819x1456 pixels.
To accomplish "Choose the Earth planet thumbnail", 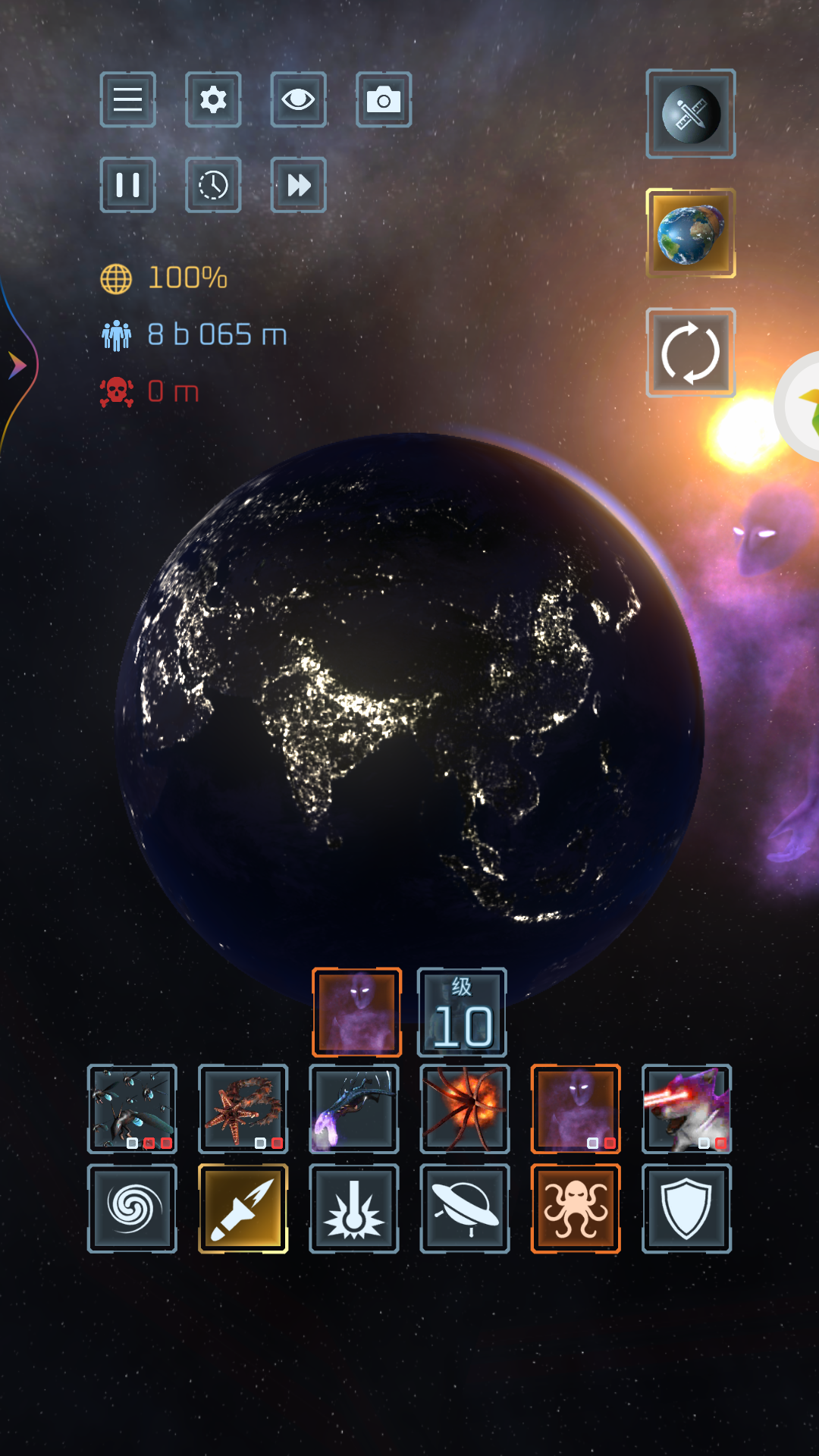I will point(690,233).
